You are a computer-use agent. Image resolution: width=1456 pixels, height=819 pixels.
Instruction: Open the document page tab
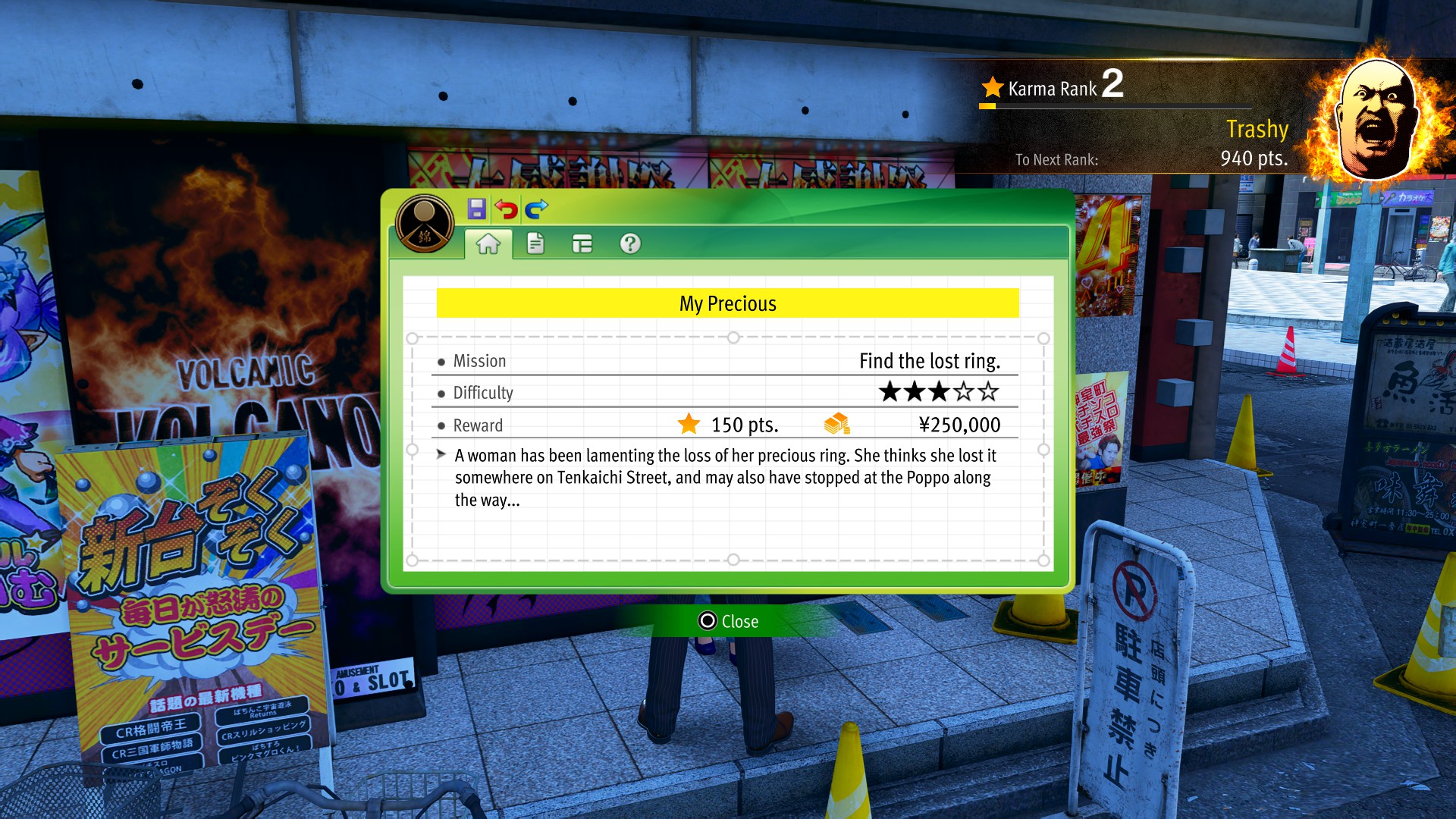(x=535, y=243)
